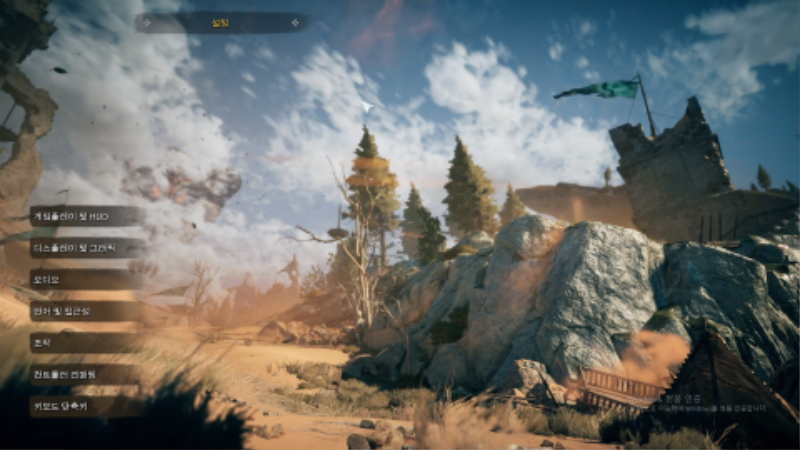Viewport: 800px width, 450px height.
Task: Open the 조작 controls settings
Action: [87, 343]
